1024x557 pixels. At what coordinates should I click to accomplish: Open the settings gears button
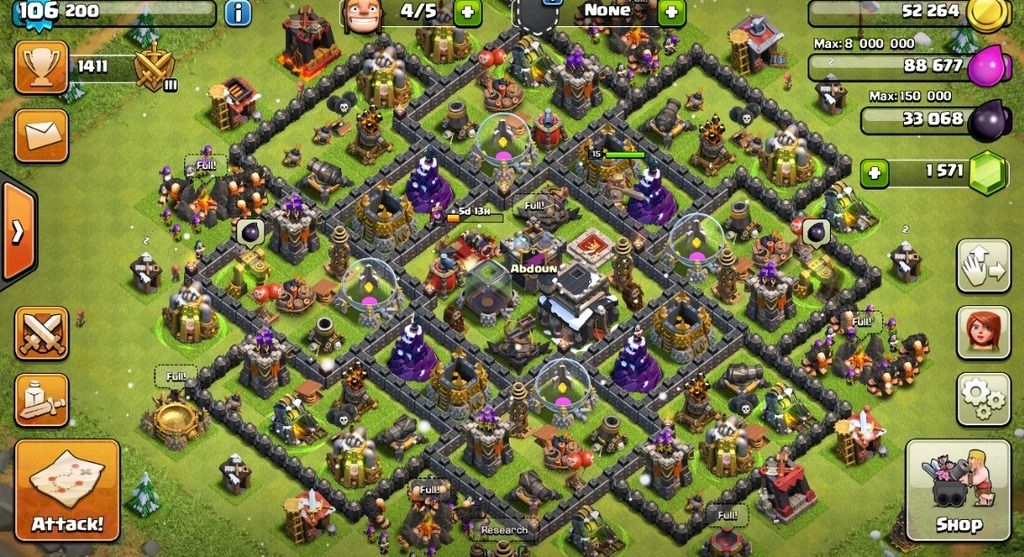(x=983, y=399)
